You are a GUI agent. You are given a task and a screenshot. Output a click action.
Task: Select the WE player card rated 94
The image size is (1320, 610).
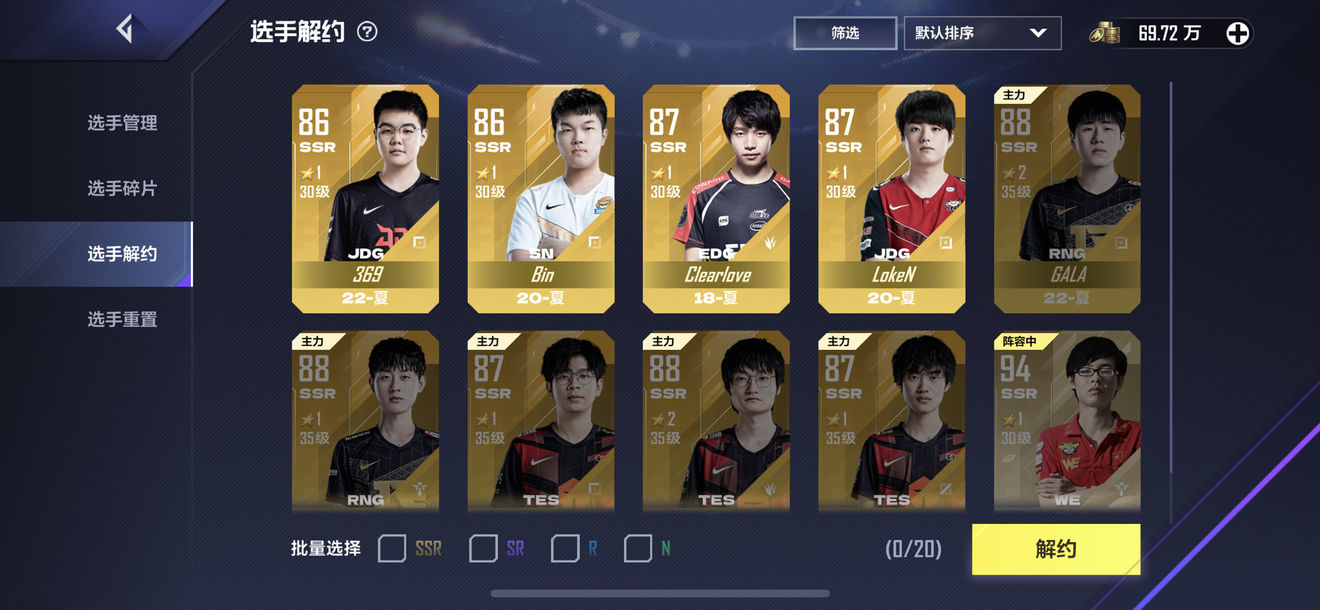(1067, 420)
